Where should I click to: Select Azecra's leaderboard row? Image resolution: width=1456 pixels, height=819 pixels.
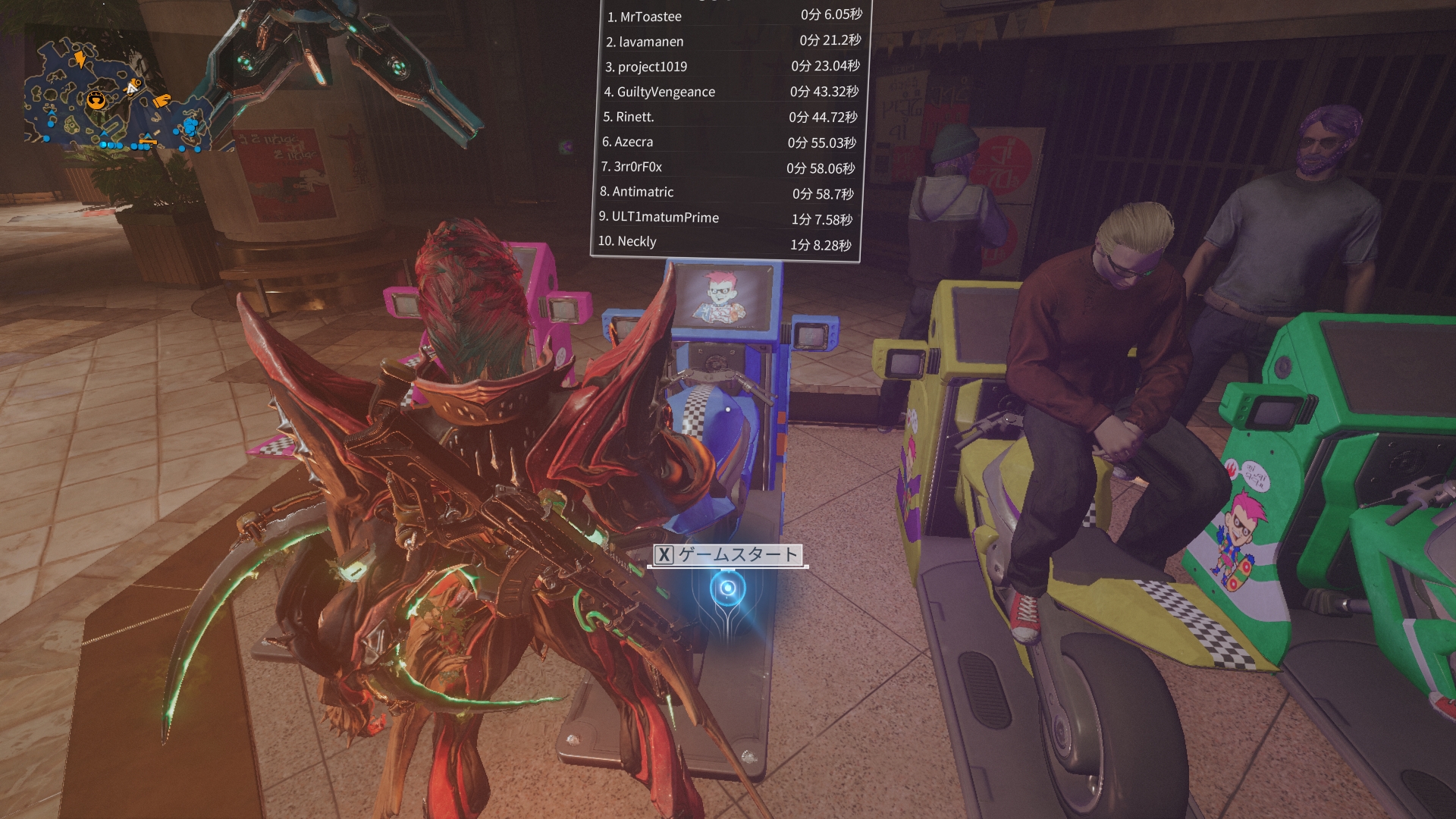click(x=729, y=142)
